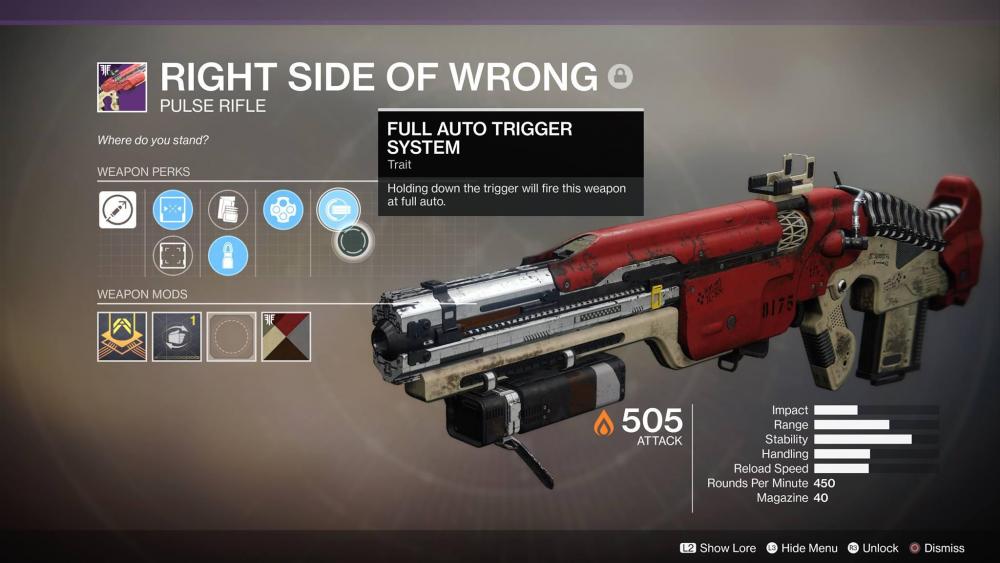1000x563 pixels.
Task: Pick the unselected stacked magazine perk
Action: [228, 211]
